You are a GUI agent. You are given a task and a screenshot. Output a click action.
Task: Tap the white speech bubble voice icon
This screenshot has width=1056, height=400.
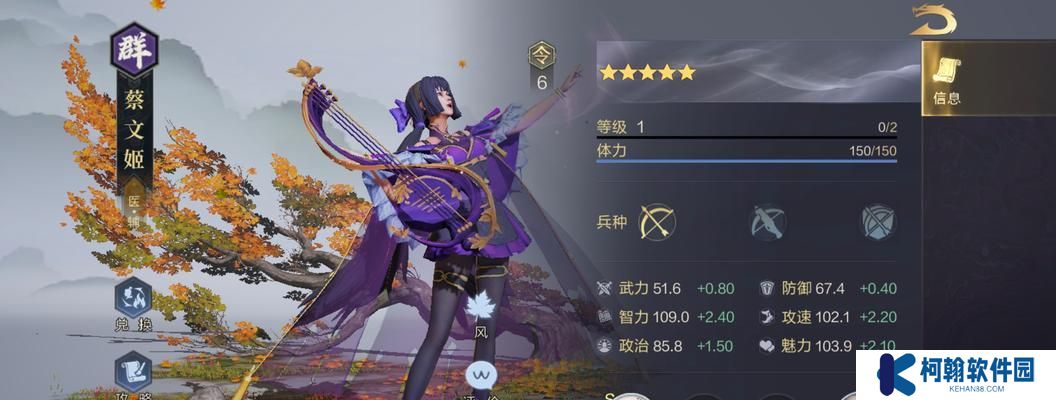point(482,376)
